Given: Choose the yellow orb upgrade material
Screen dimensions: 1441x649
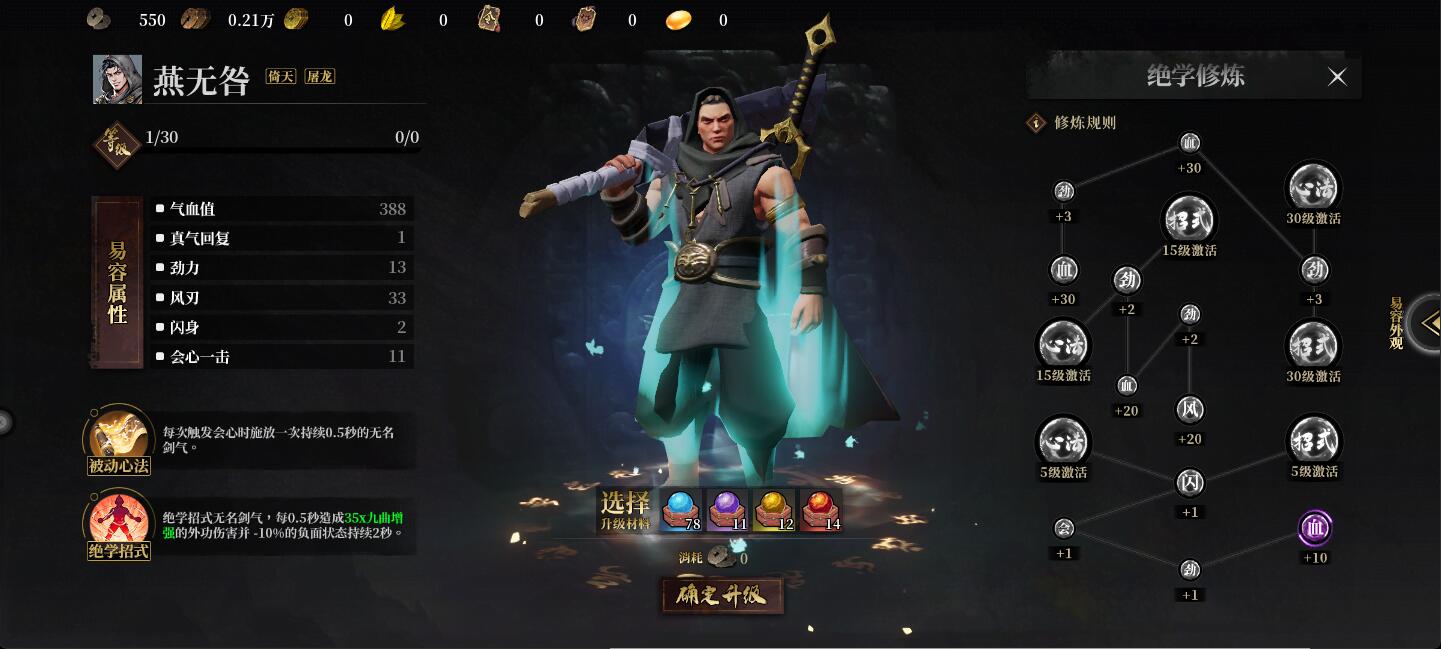Looking at the screenshot, I should point(774,509).
